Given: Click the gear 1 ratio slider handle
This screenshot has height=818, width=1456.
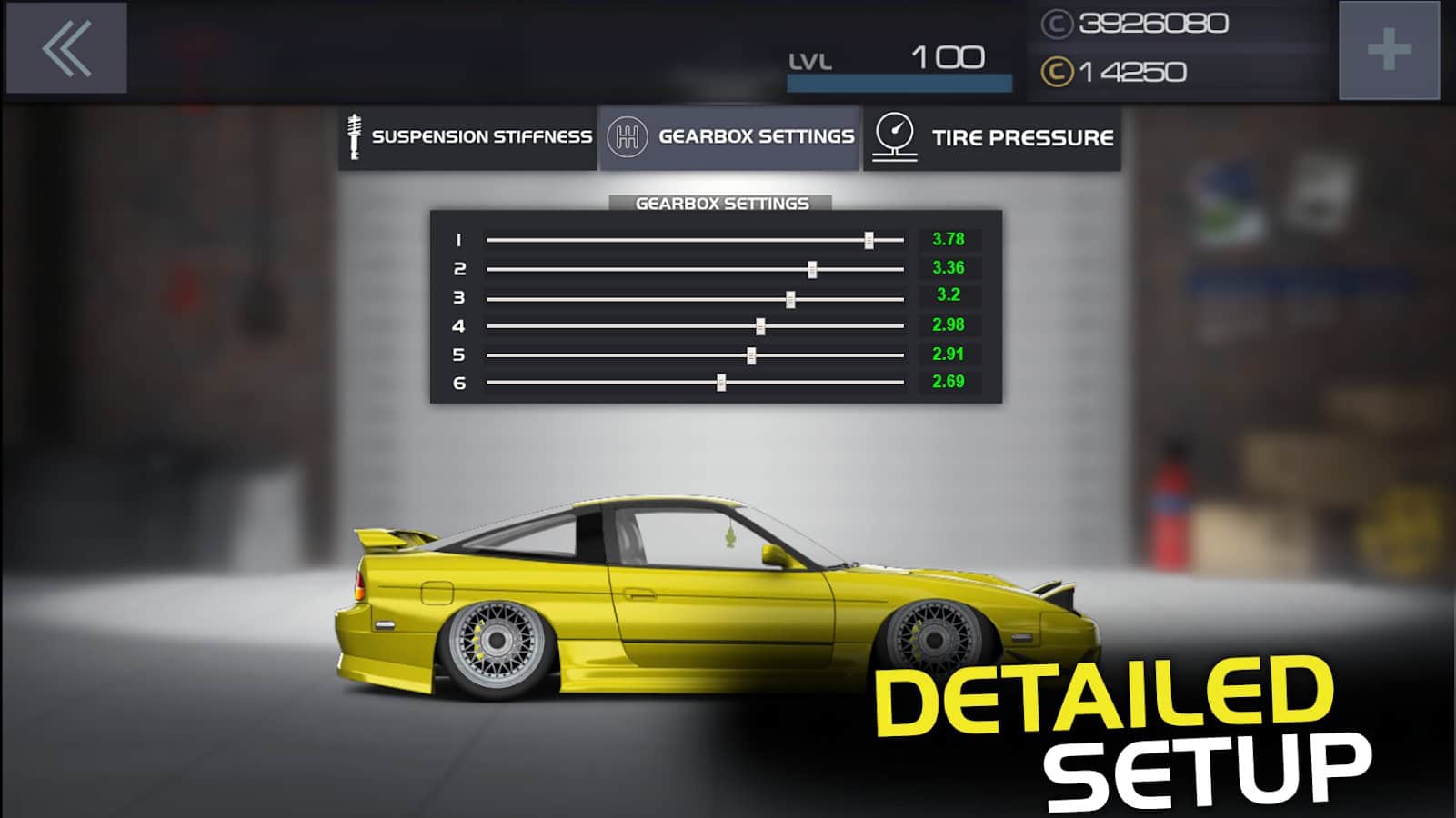Looking at the screenshot, I should pyautogui.click(x=869, y=240).
